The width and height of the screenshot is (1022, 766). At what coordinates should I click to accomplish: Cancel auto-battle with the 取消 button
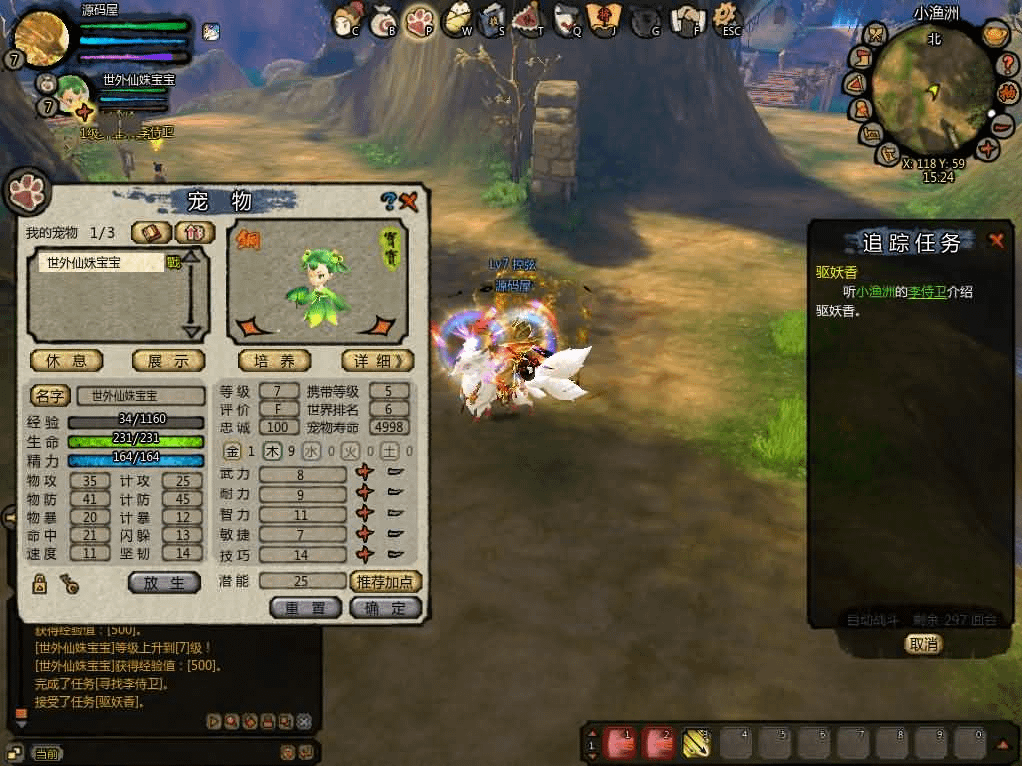tap(922, 644)
